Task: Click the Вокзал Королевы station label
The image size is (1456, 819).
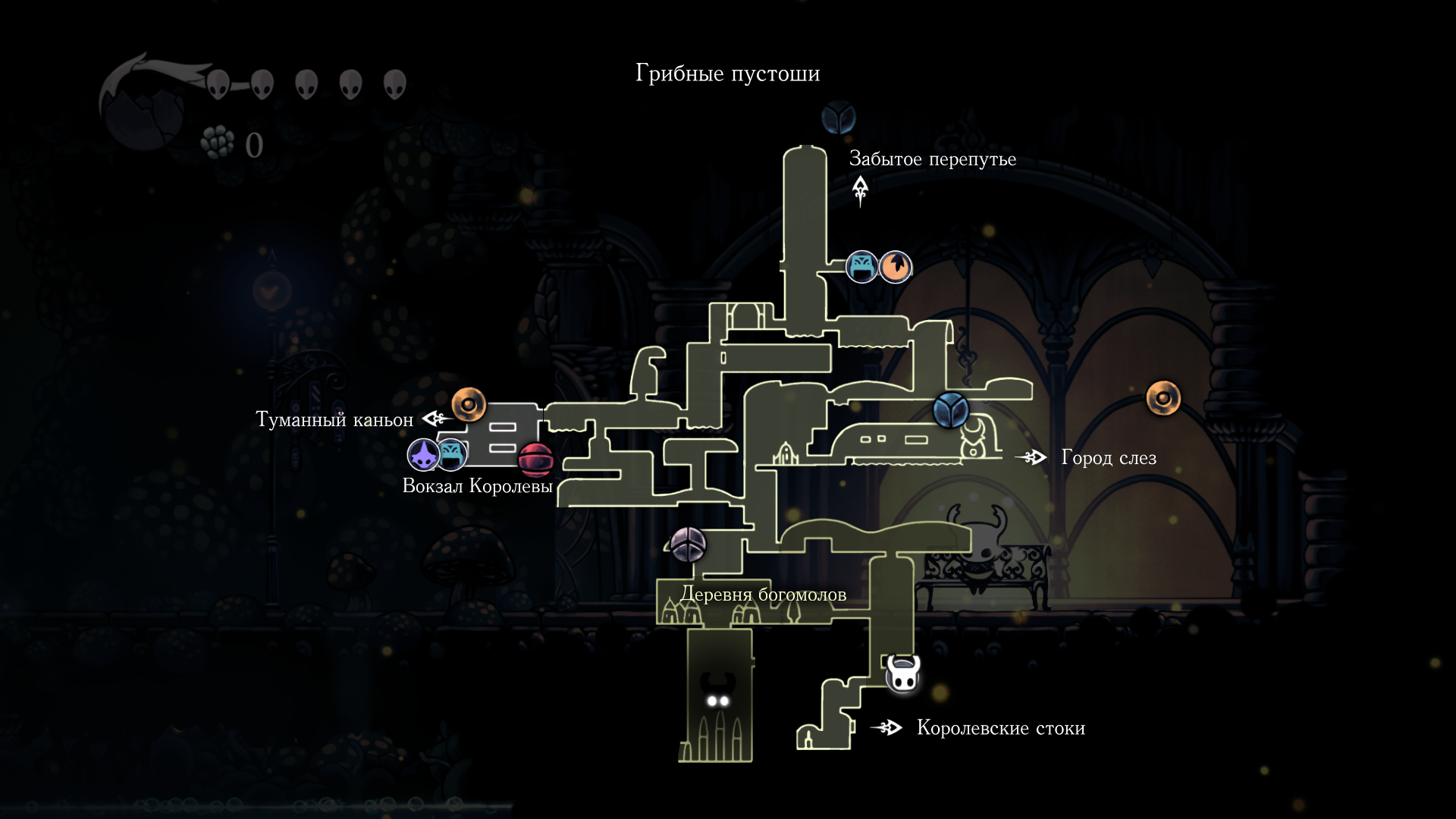Action: pyautogui.click(x=477, y=486)
